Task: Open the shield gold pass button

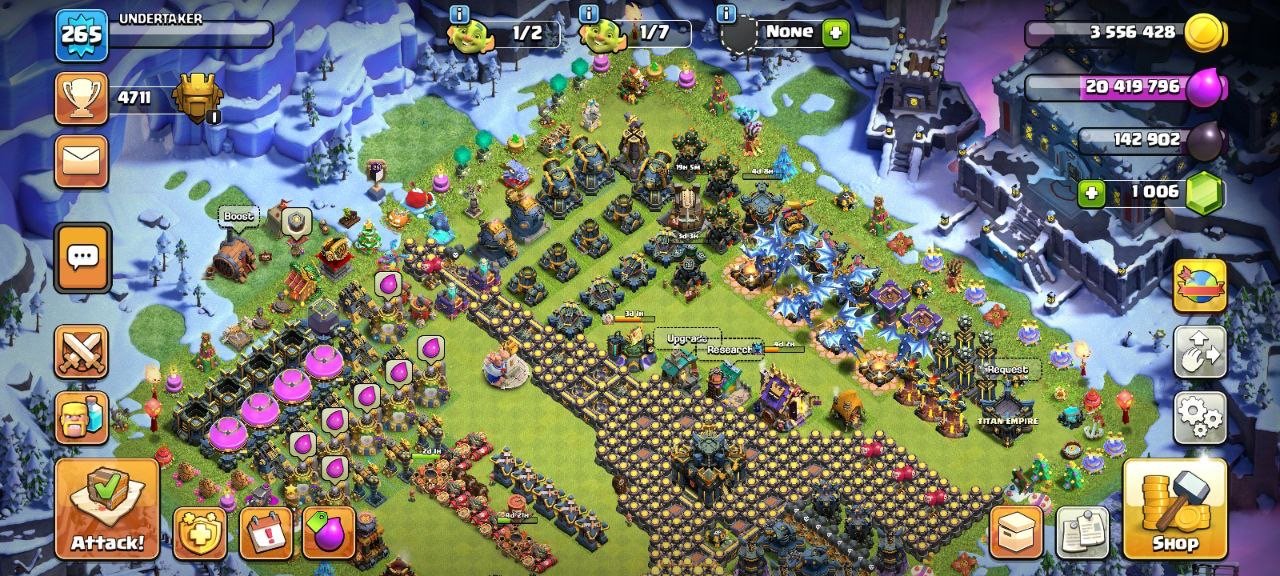Action: [x=199, y=533]
